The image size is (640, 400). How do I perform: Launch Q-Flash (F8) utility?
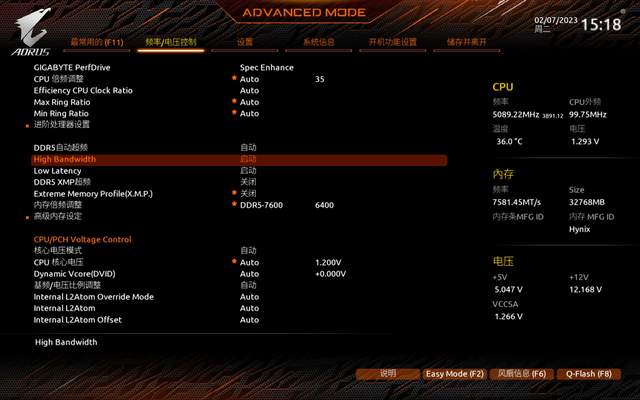(588, 374)
